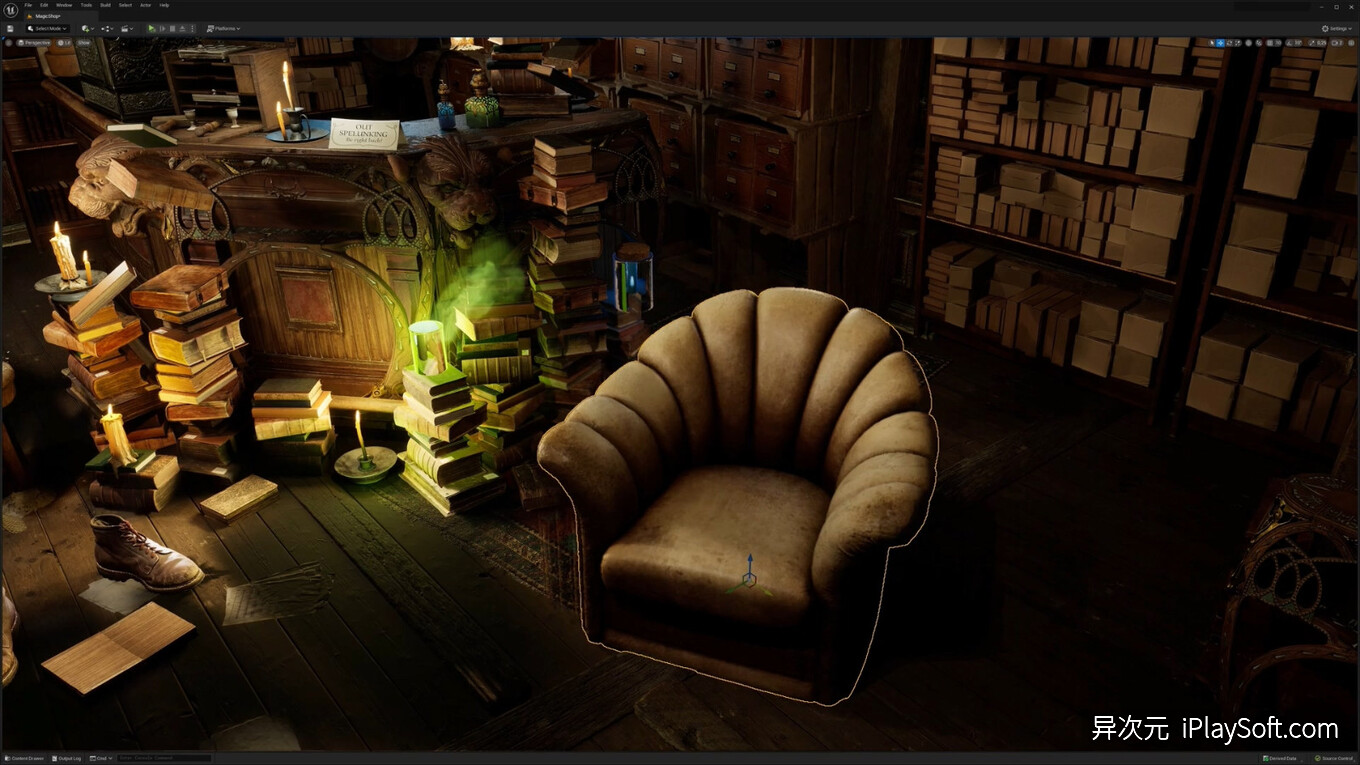Screen dimensions: 1360x765
Task: Select the cursor Select tool in the viewport
Action: [x=1211, y=43]
